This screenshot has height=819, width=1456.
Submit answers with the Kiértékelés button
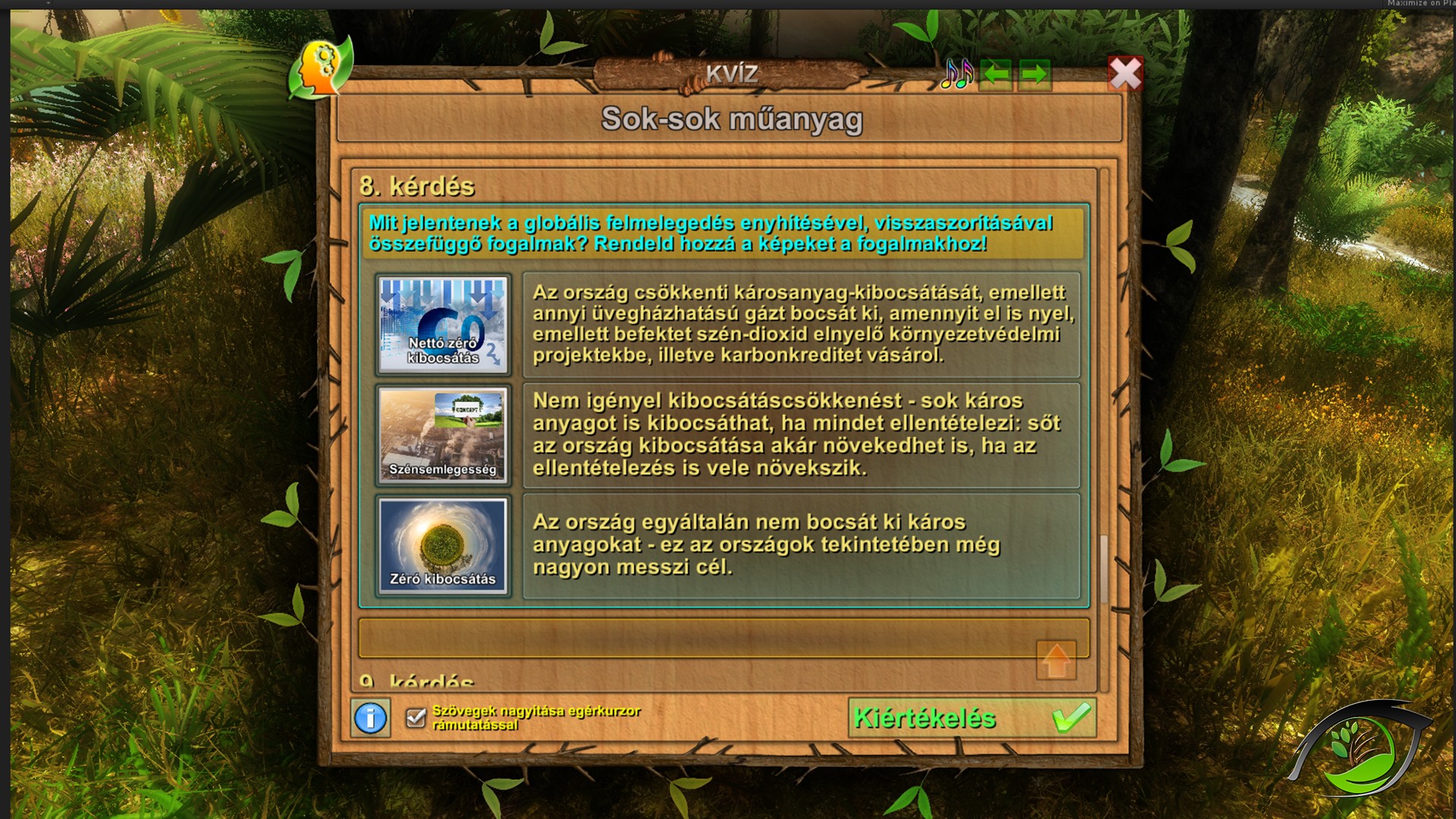click(971, 717)
